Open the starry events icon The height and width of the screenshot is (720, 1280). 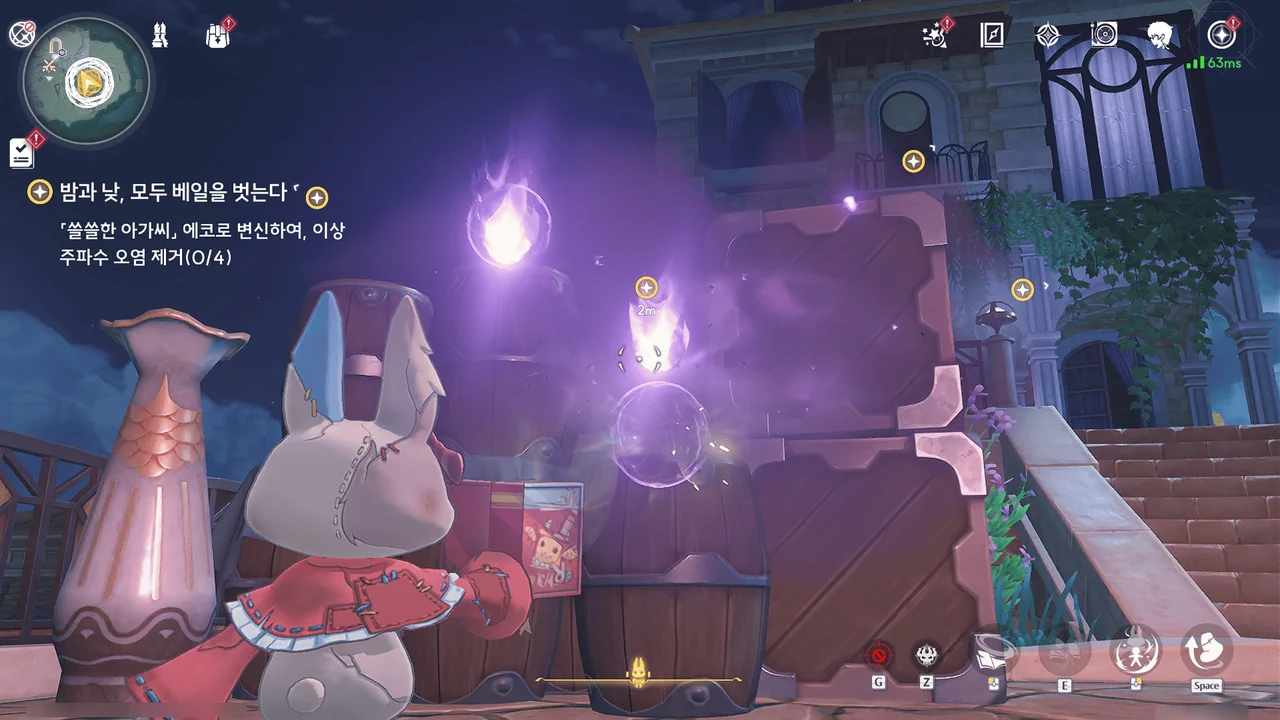point(937,36)
